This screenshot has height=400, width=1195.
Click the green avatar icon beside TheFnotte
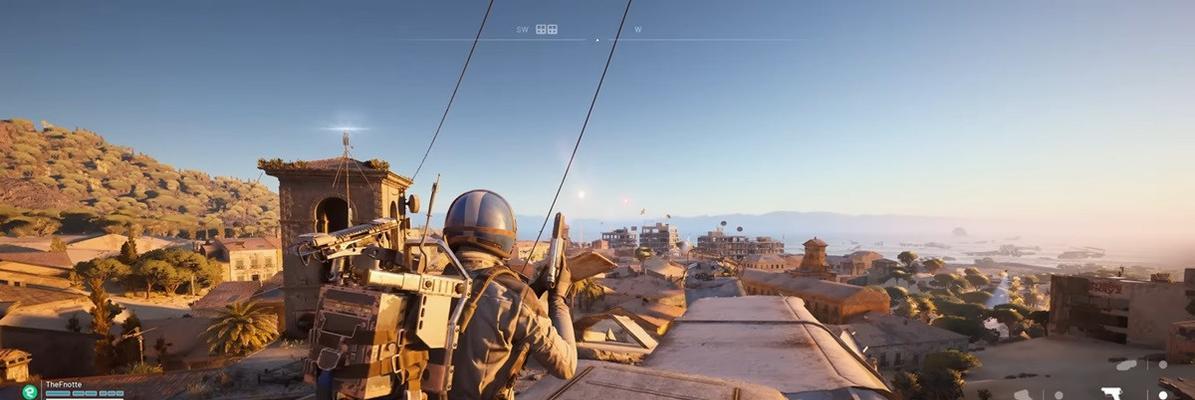click(30, 392)
